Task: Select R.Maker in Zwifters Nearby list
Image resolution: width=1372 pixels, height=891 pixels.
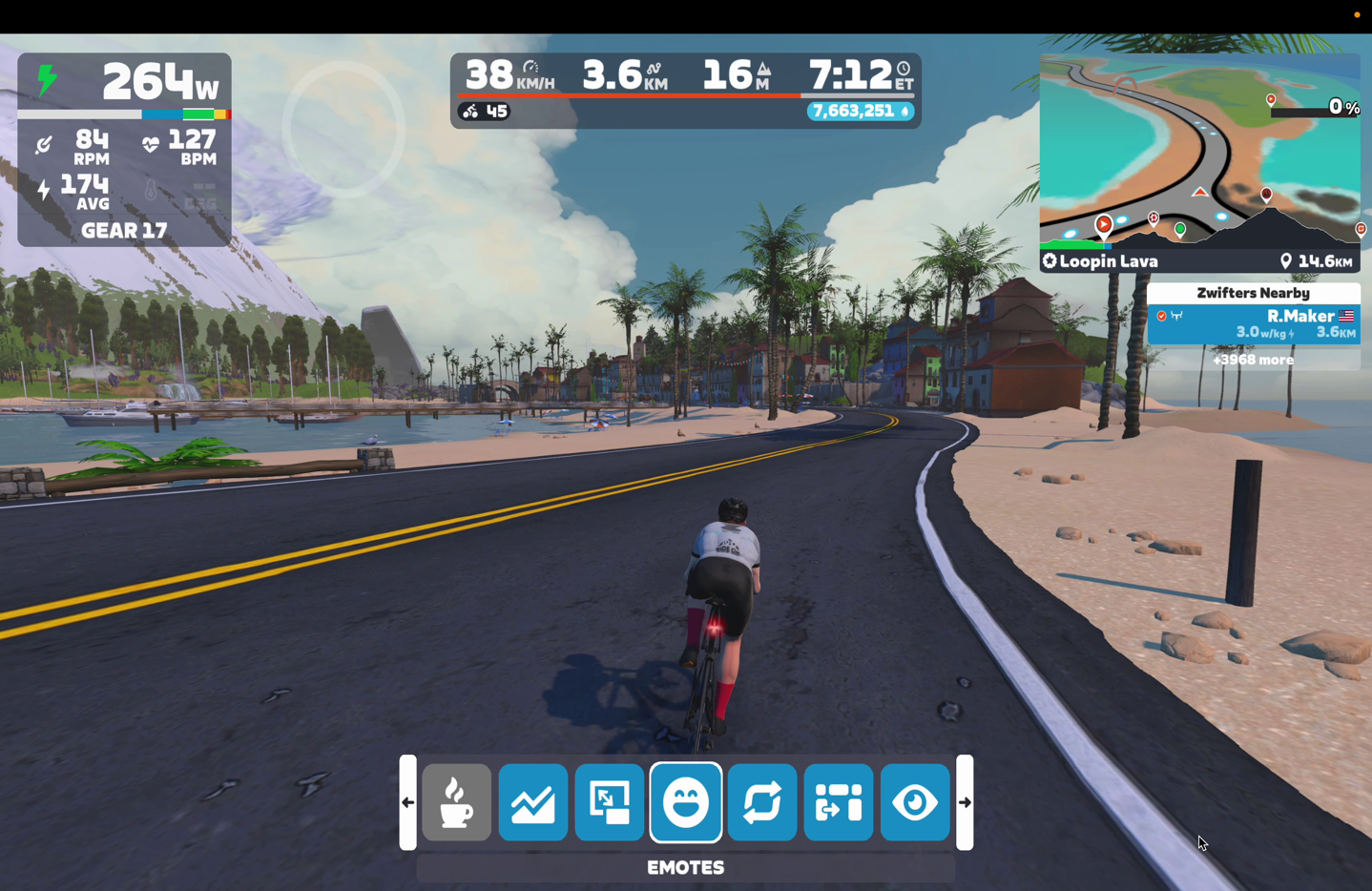Action: pyautogui.click(x=1253, y=323)
